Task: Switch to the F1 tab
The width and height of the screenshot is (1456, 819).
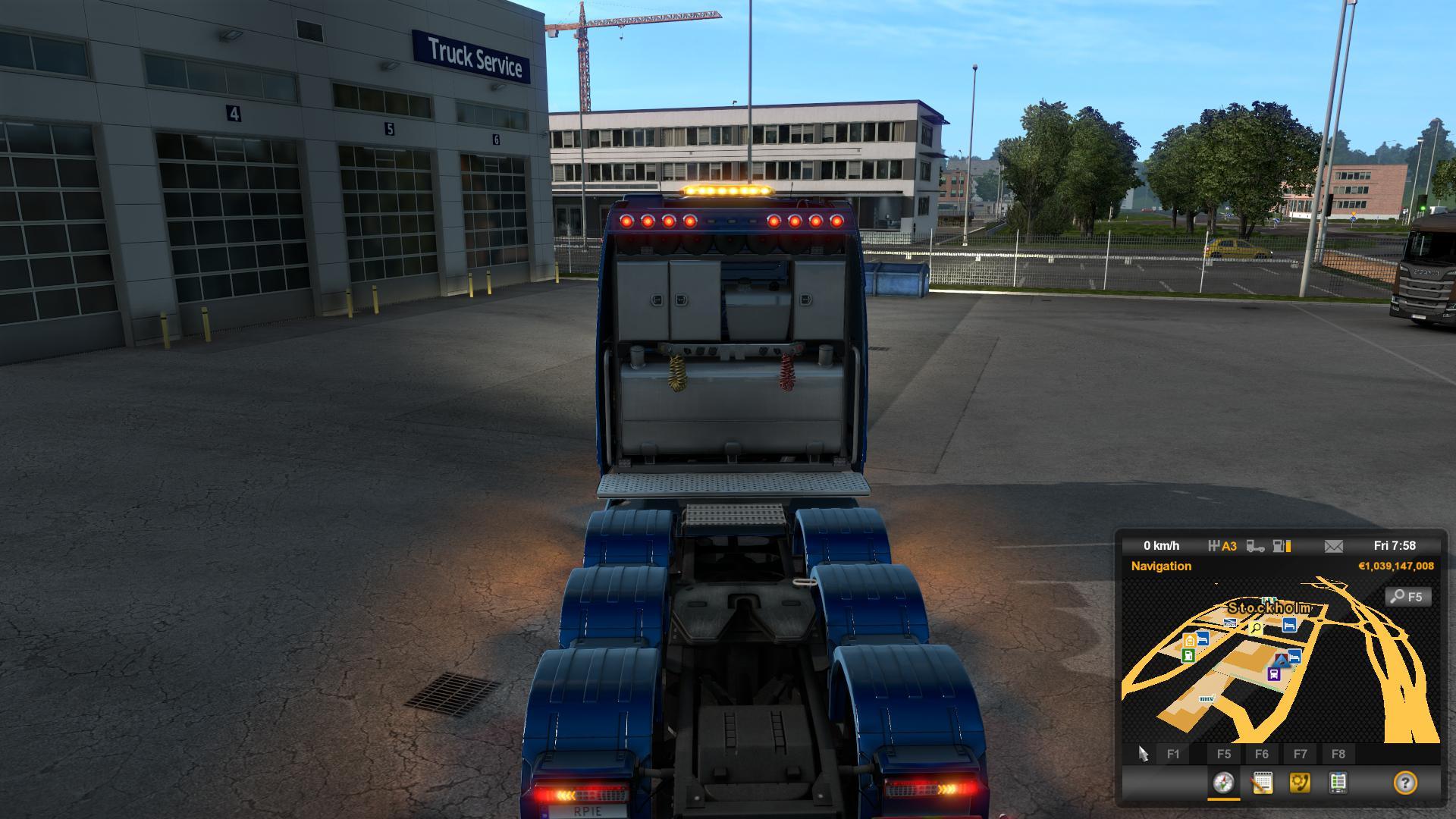Action: coord(1173,753)
